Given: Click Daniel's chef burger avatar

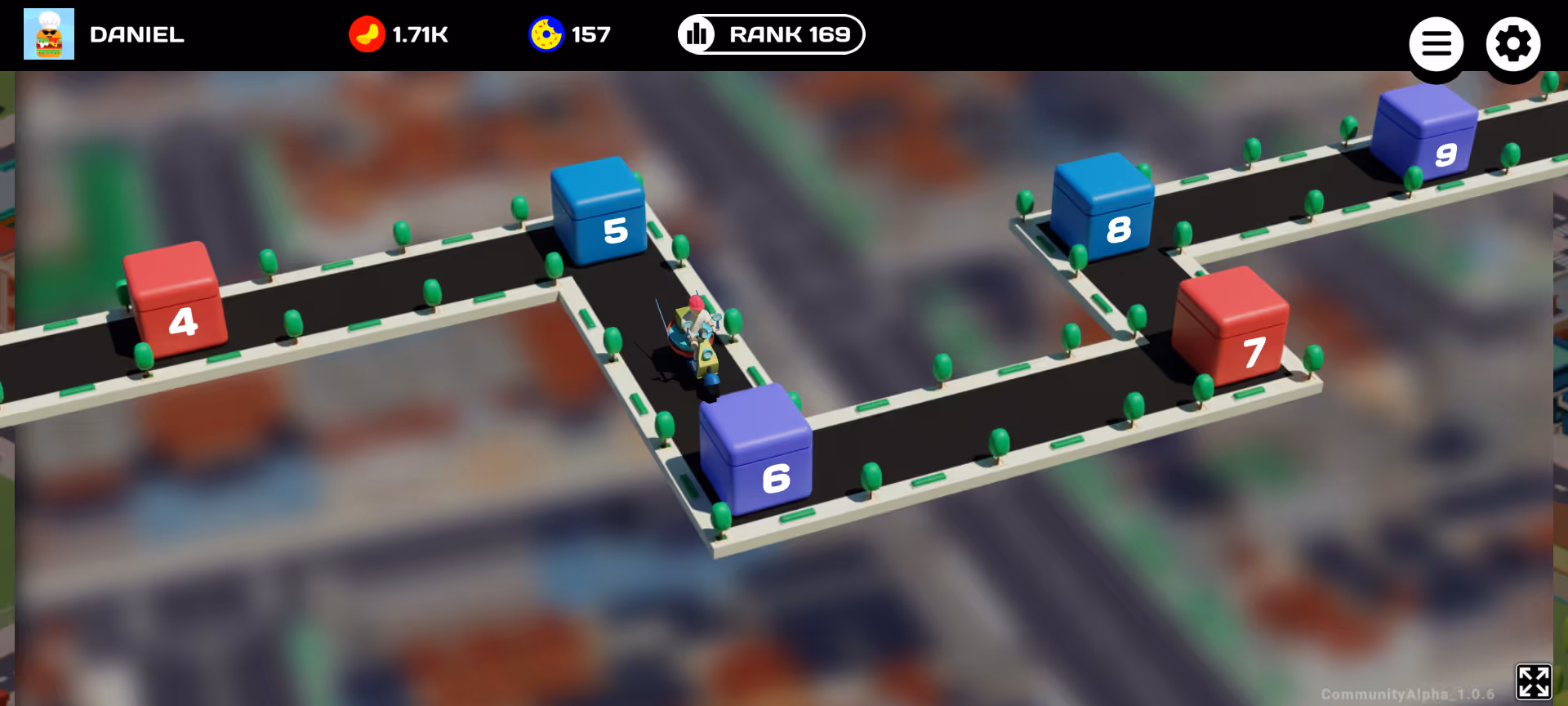Looking at the screenshot, I should [x=49, y=34].
